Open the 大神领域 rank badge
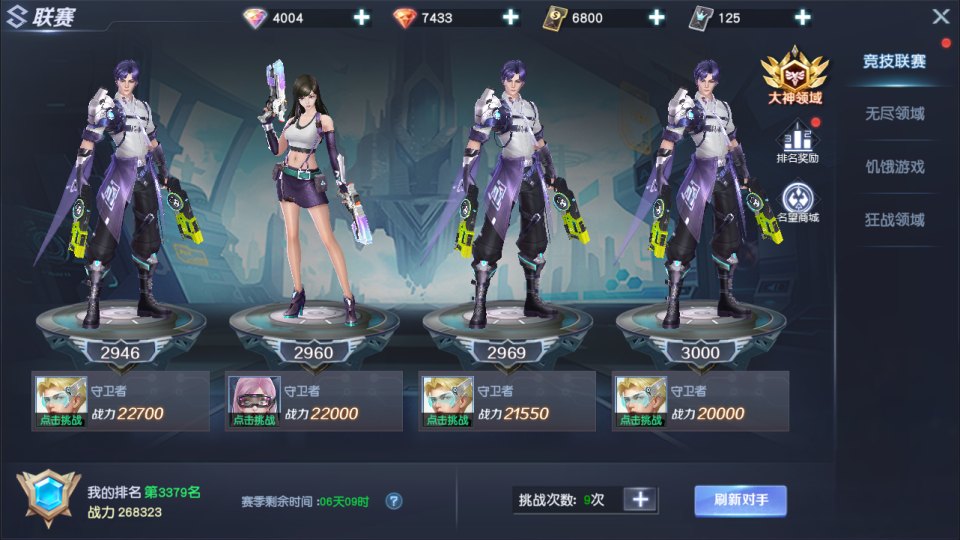Viewport: 960px width, 540px height. tap(795, 77)
